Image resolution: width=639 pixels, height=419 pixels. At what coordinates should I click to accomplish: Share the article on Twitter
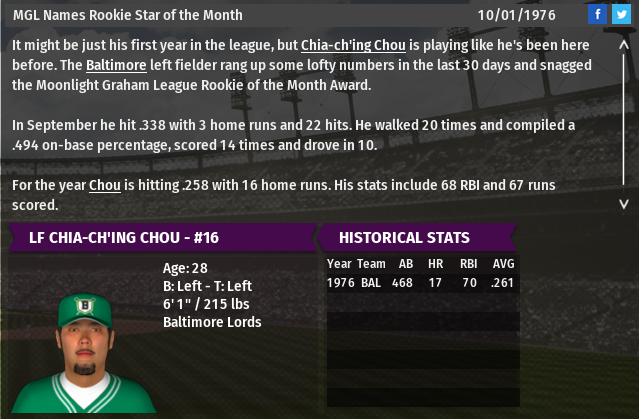pyautogui.click(x=620, y=14)
